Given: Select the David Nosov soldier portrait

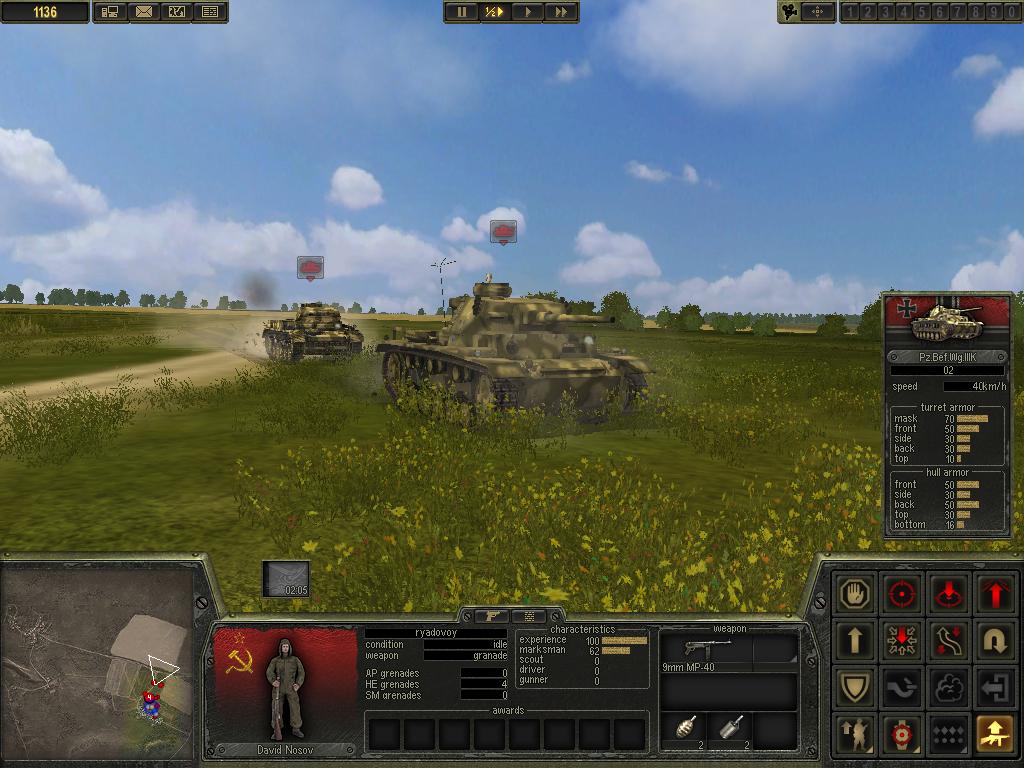Looking at the screenshot, I should [x=285, y=690].
